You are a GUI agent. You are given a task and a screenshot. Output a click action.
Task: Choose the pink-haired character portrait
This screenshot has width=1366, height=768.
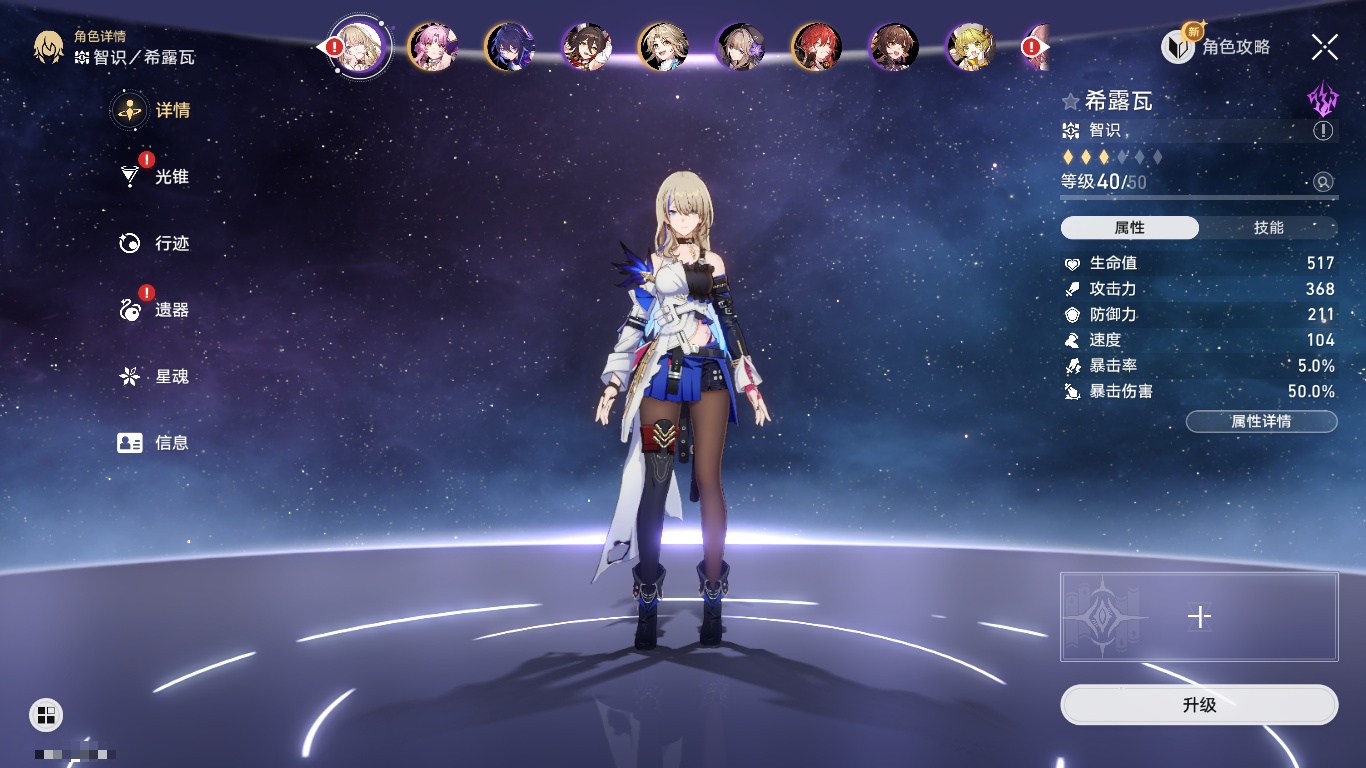pyautogui.click(x=433, y=47)
